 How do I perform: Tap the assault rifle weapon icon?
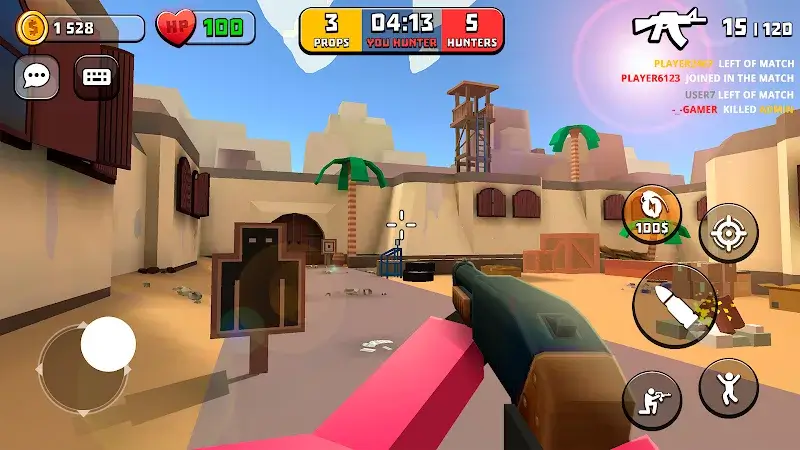pyautogui.click(x=671, y=27)
